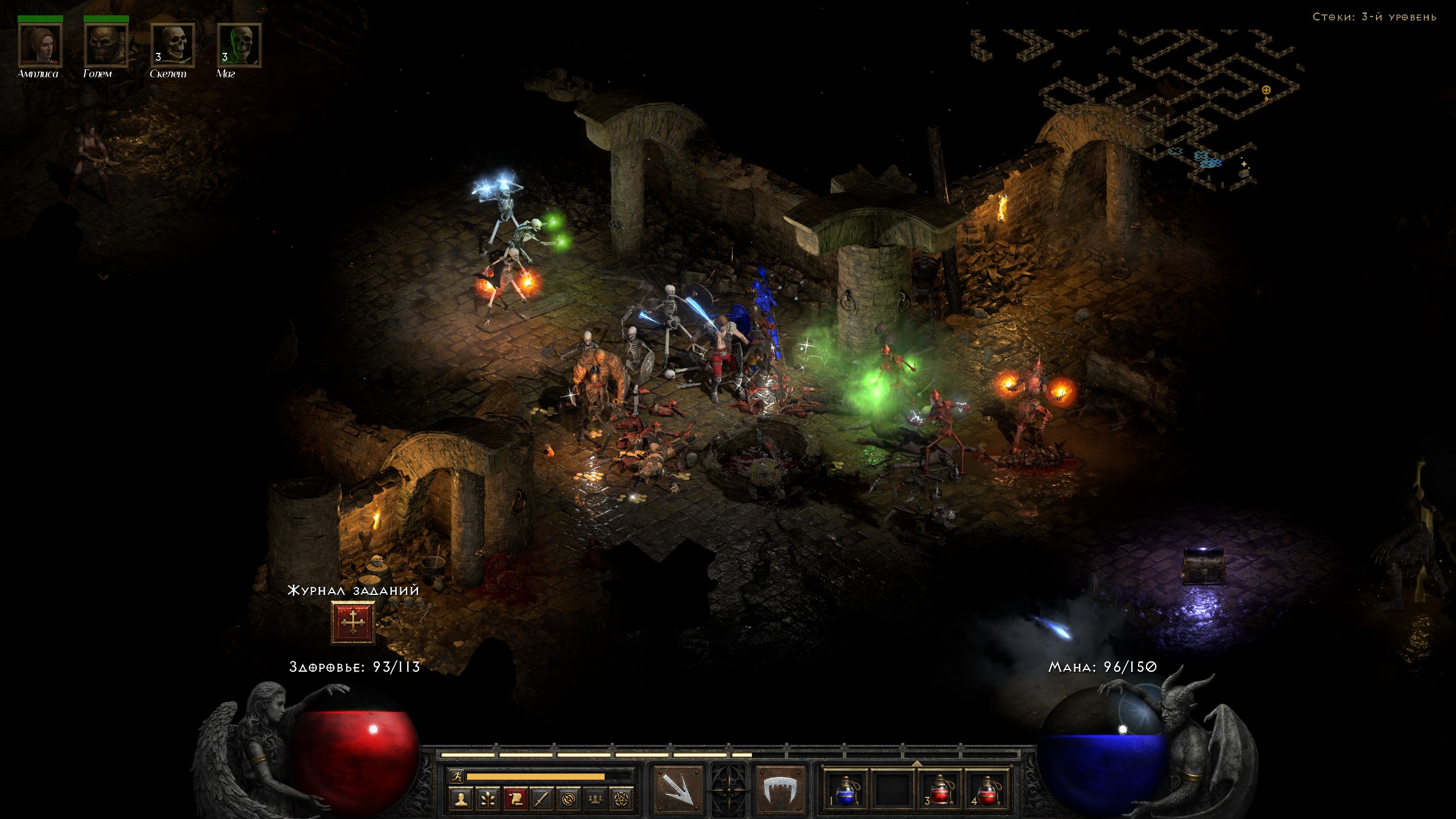This screenshot has width=1456, height=819.
Task: Click the Голем minion portrait
Action: point(106,45)
